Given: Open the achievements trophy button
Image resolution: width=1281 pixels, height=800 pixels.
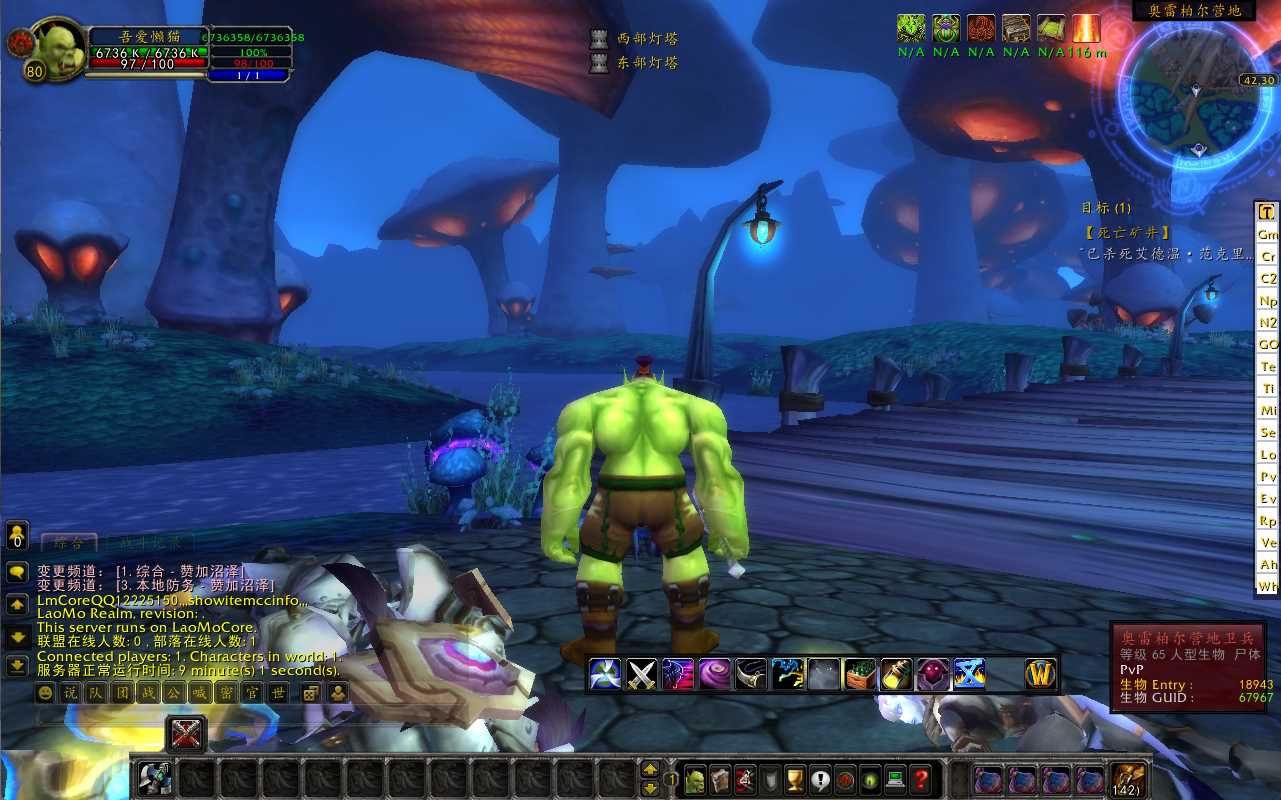Looking at the screenshot, I should click(795, 779).
